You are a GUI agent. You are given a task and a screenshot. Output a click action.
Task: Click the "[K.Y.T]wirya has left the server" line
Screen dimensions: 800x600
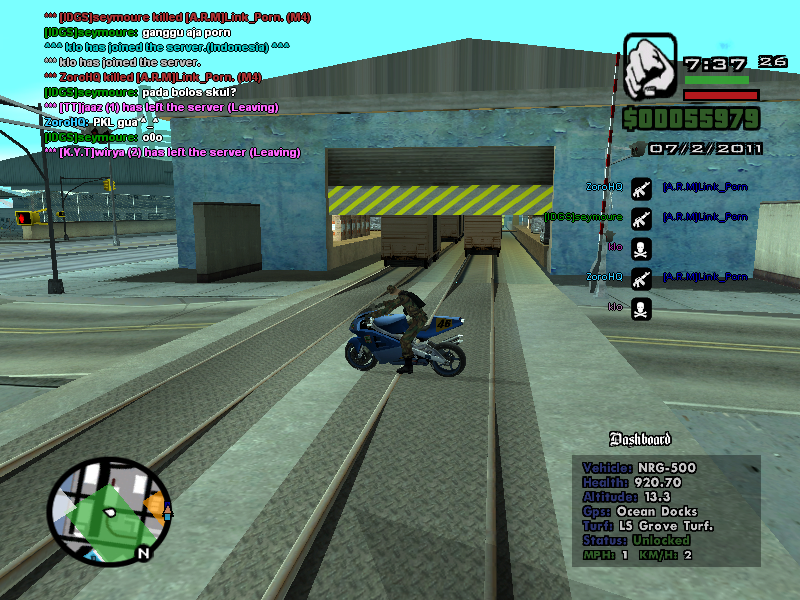(171, 152)
